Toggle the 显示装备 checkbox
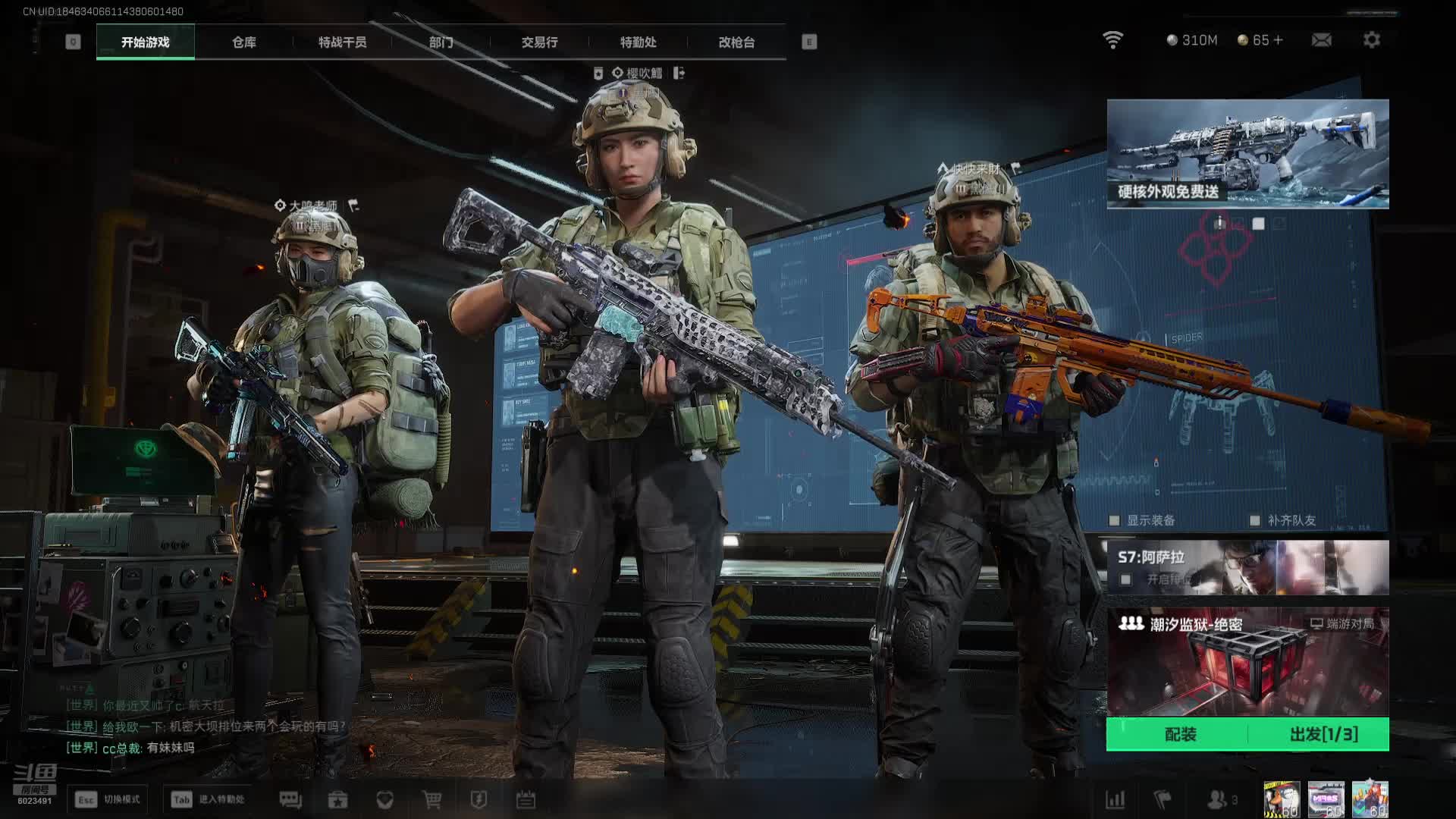Viewport: 1456px width, 819px height. [x=1115, y=521]
